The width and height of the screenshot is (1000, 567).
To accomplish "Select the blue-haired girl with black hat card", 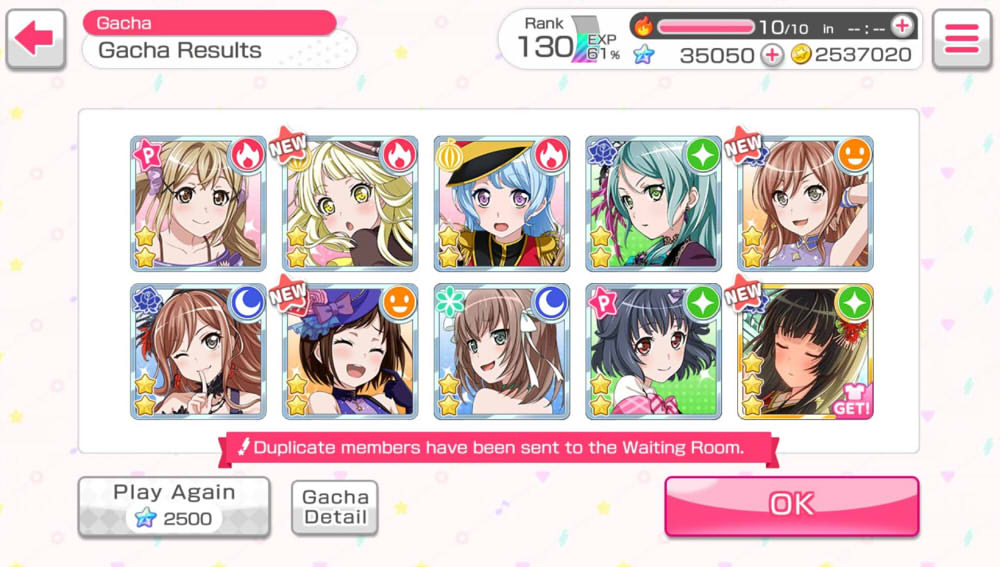I will [x=502, y=204].
